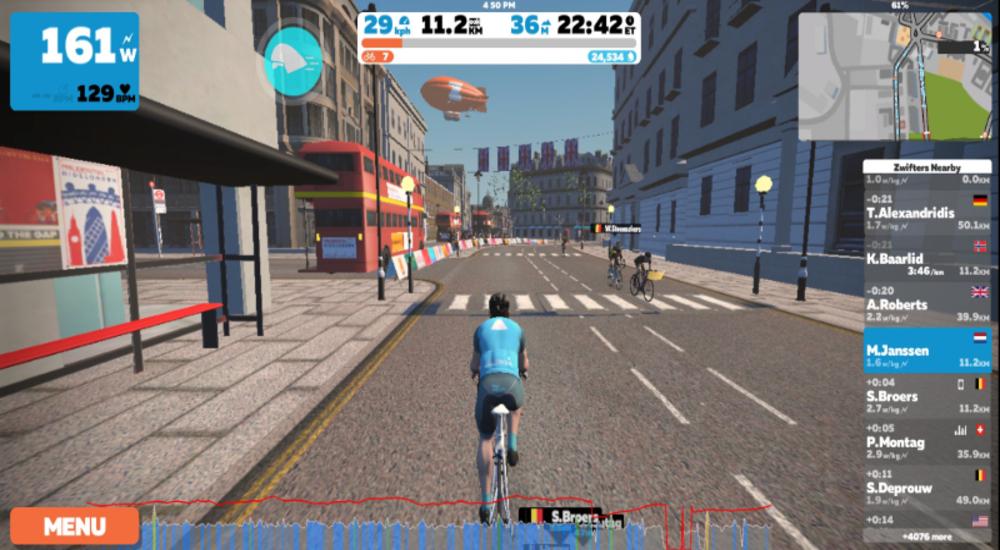The height and width of the screenshot is (550, 1000).
Task: View rider S.Broers in the list
Action: pos(928,396)
